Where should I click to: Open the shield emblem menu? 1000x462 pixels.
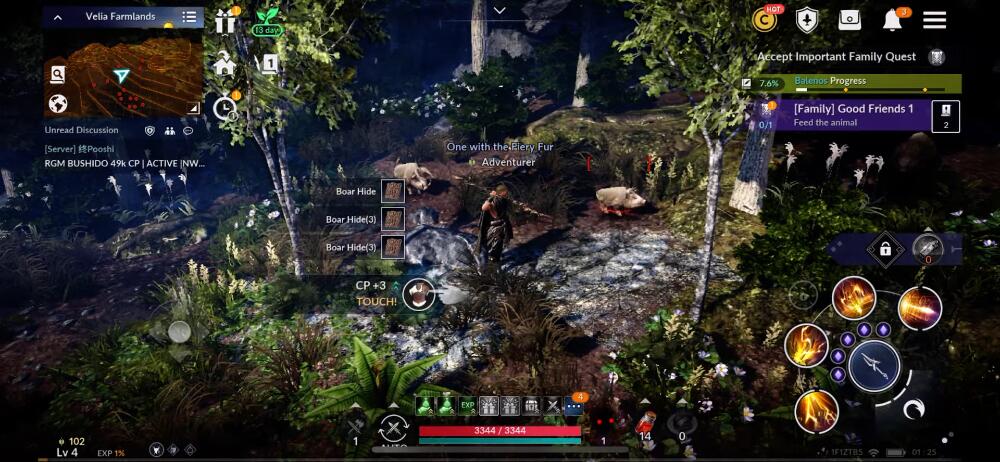807,20
